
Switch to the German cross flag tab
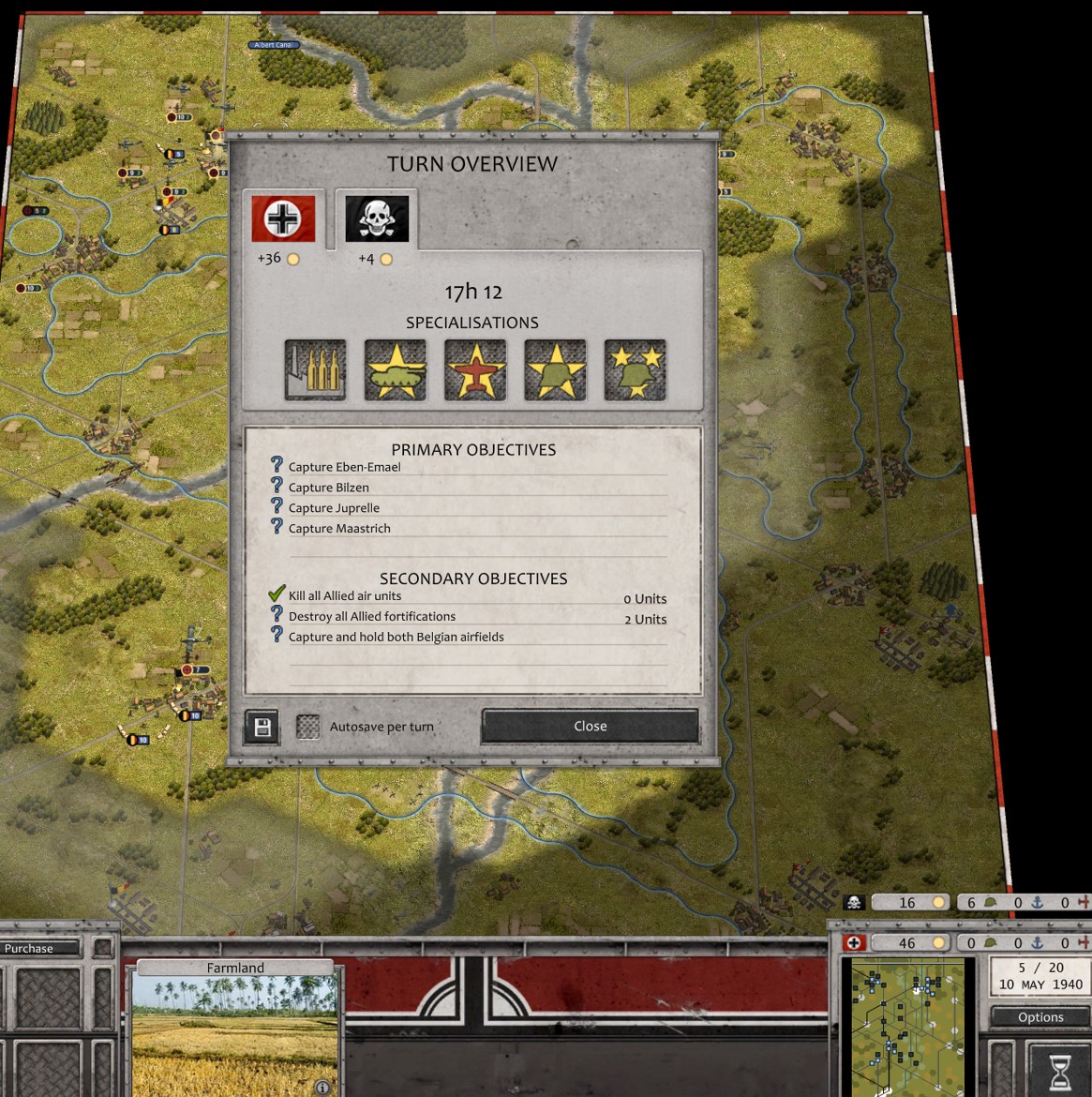pos(283,219)
